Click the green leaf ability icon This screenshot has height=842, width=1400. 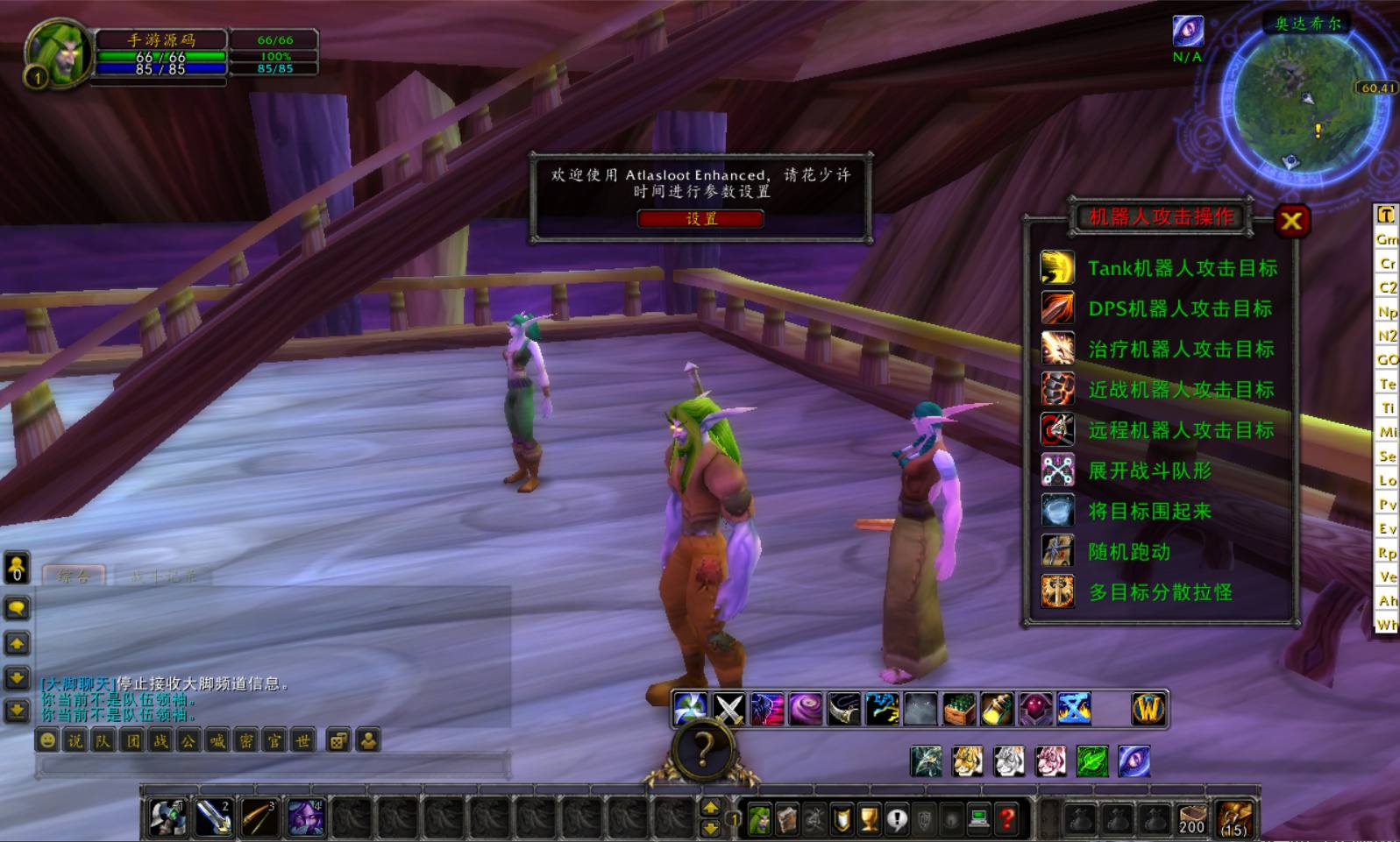tap(1094, 762)
